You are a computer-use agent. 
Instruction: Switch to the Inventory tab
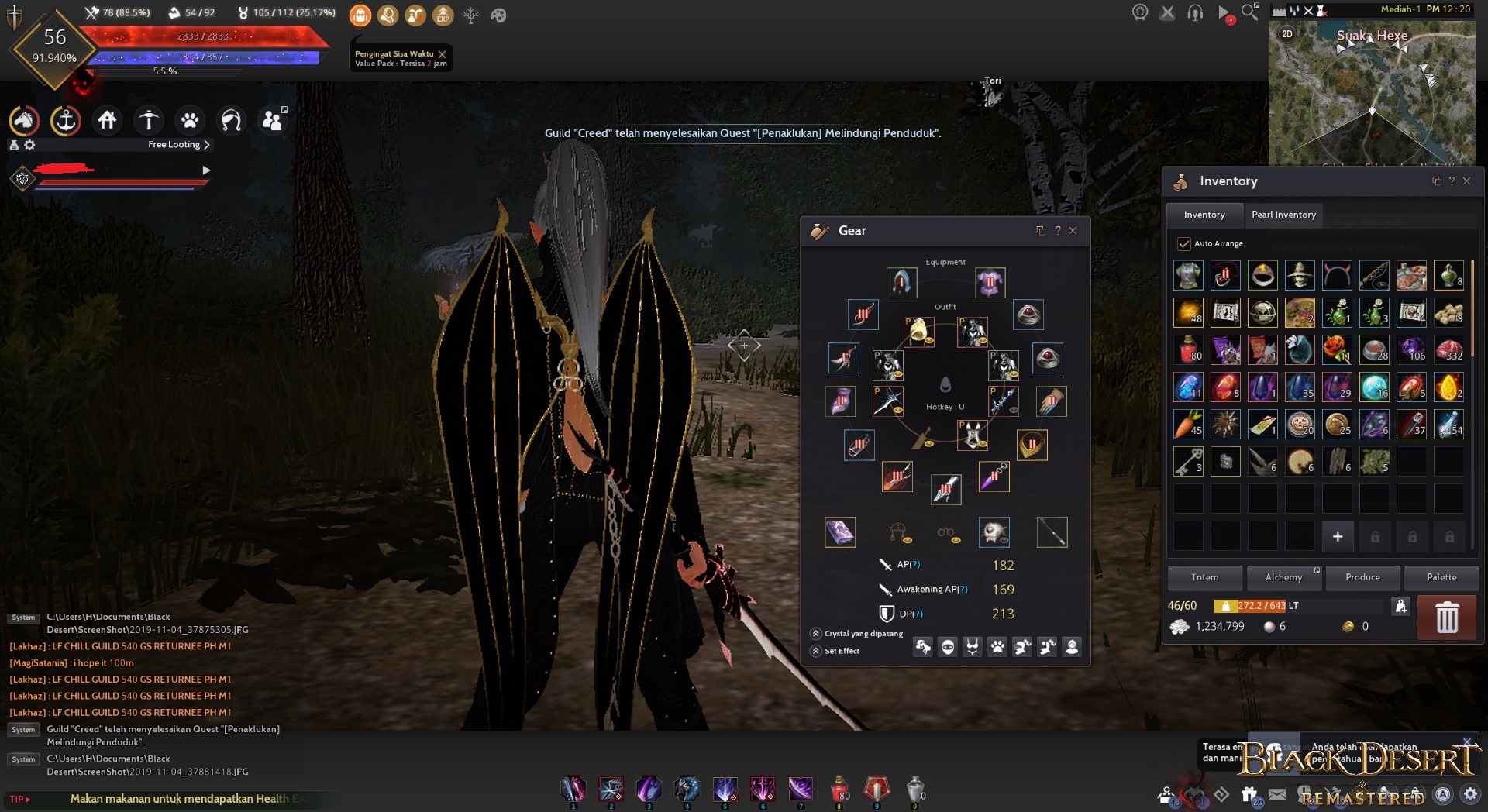(x=1204, y=215)
